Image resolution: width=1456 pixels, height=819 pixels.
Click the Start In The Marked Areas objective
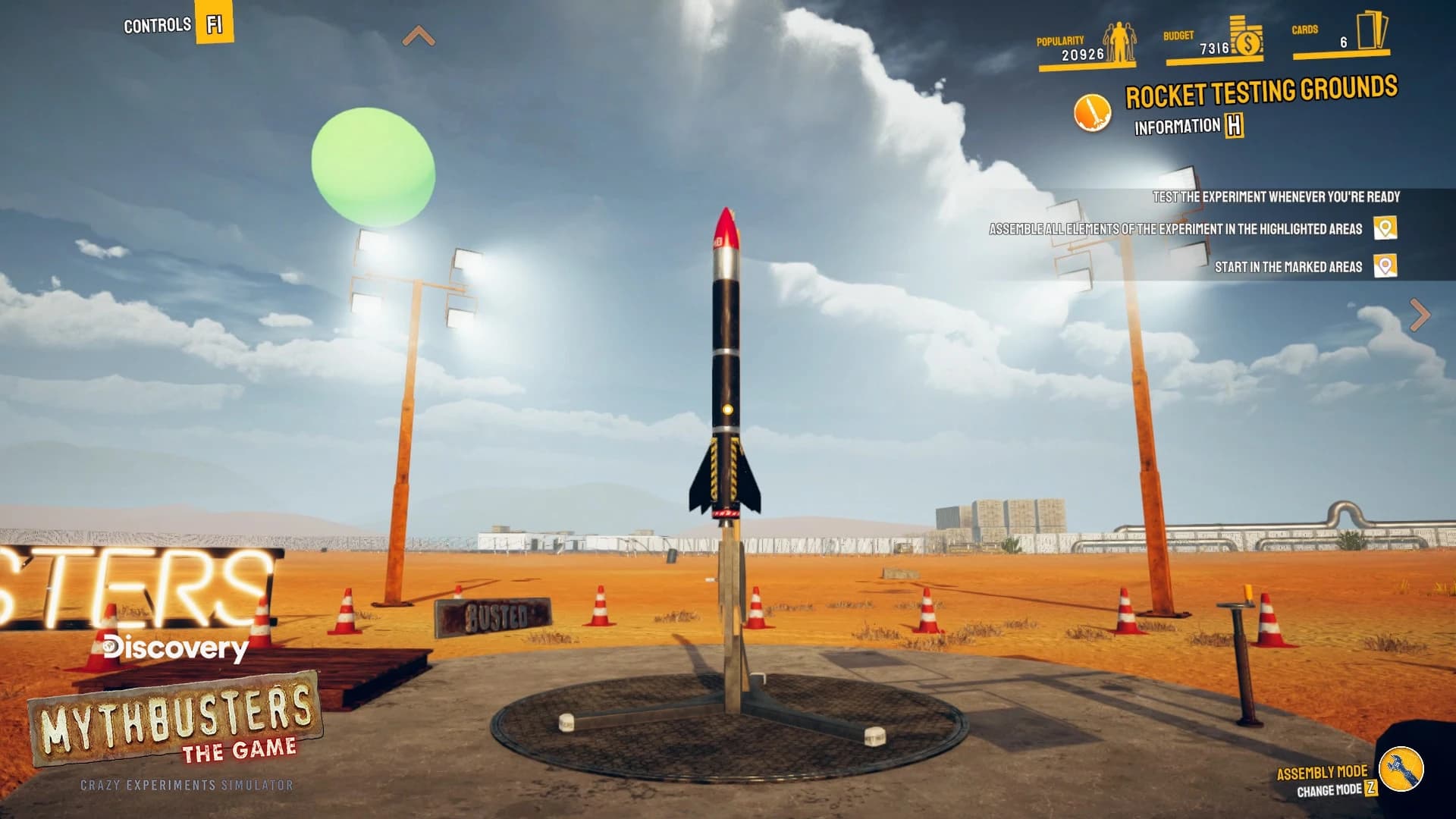coord(1289,267)
